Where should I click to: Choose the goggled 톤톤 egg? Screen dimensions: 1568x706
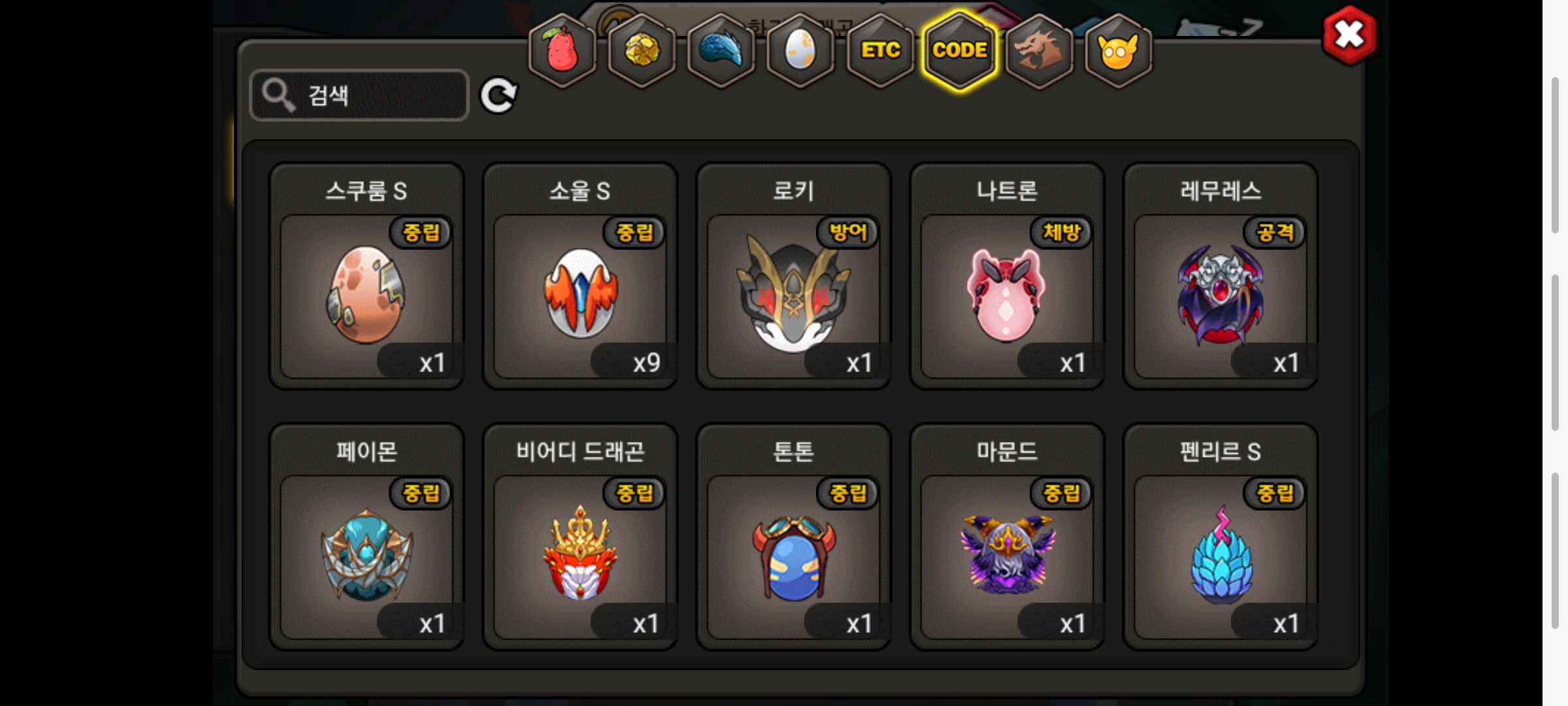(x=794, y=556)
